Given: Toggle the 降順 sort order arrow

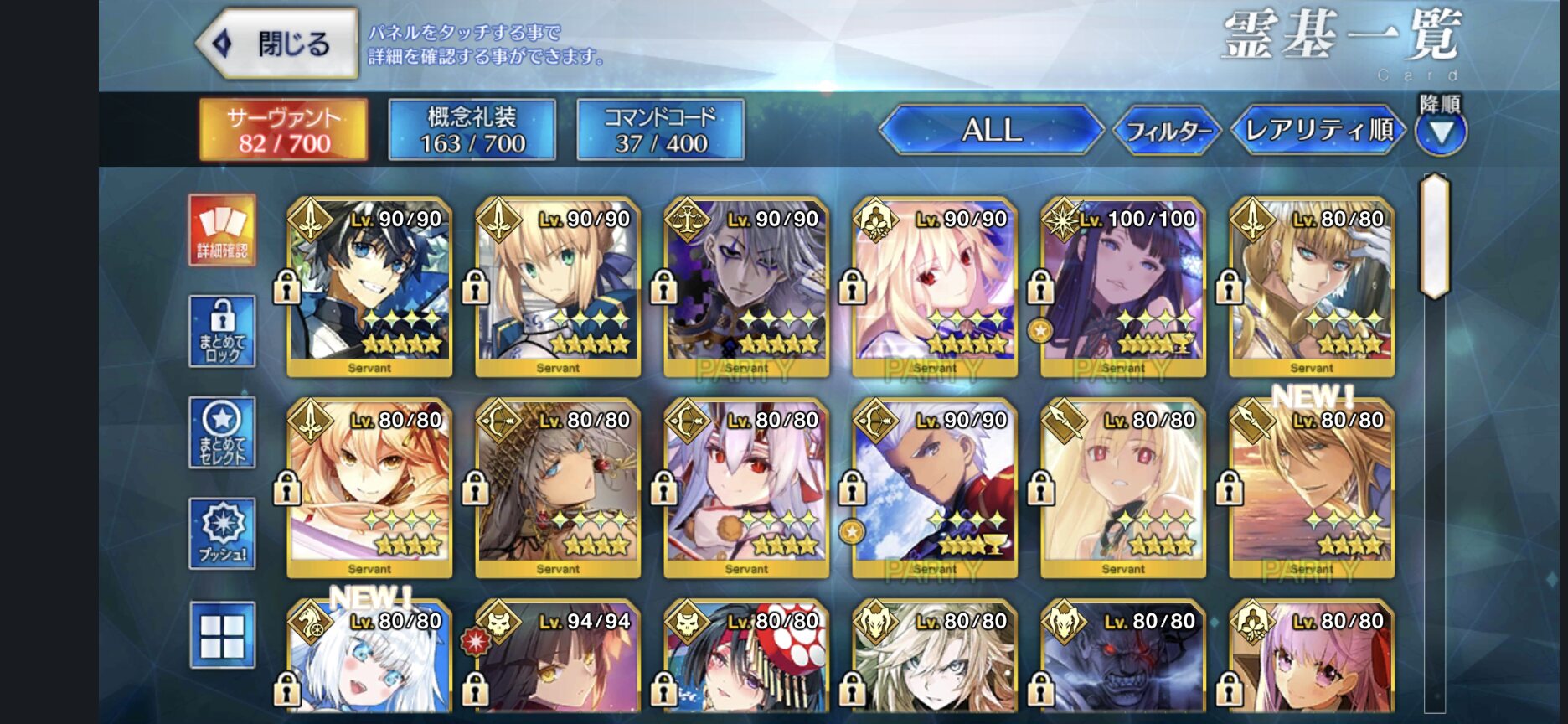Looking at the screenshot, I should [1441, 132].
